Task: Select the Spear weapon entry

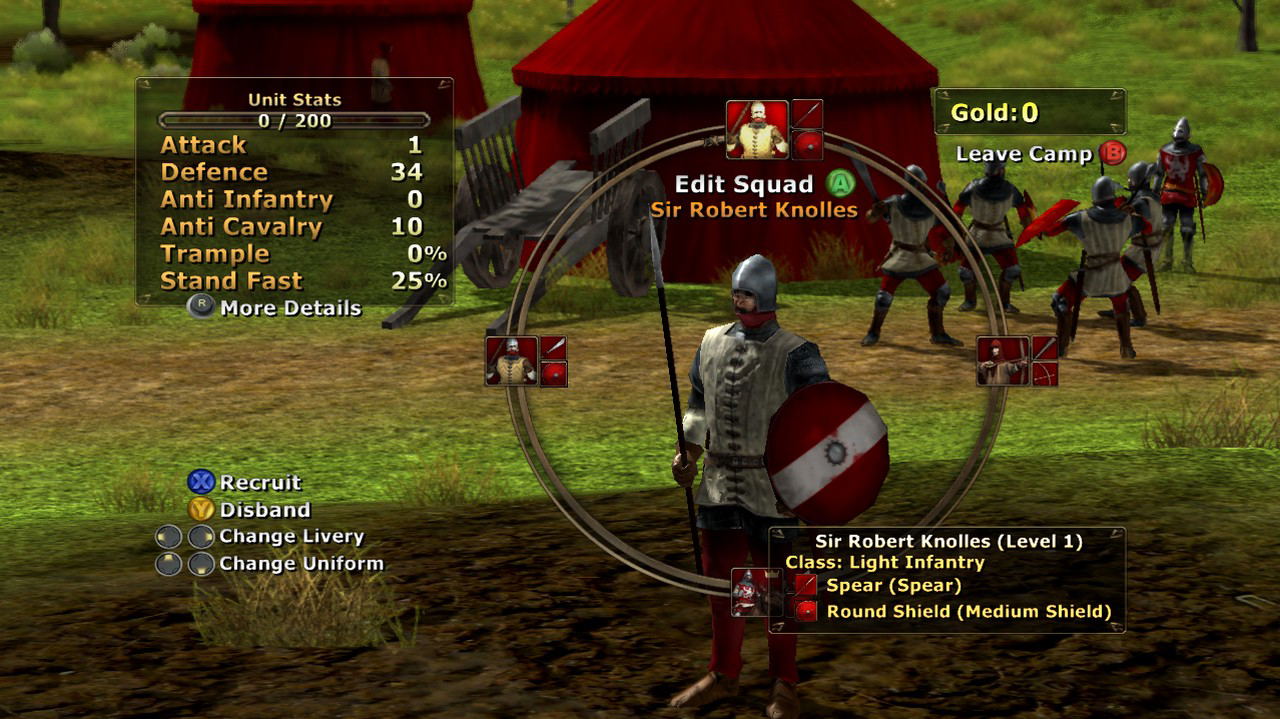Action: (893, 586)
